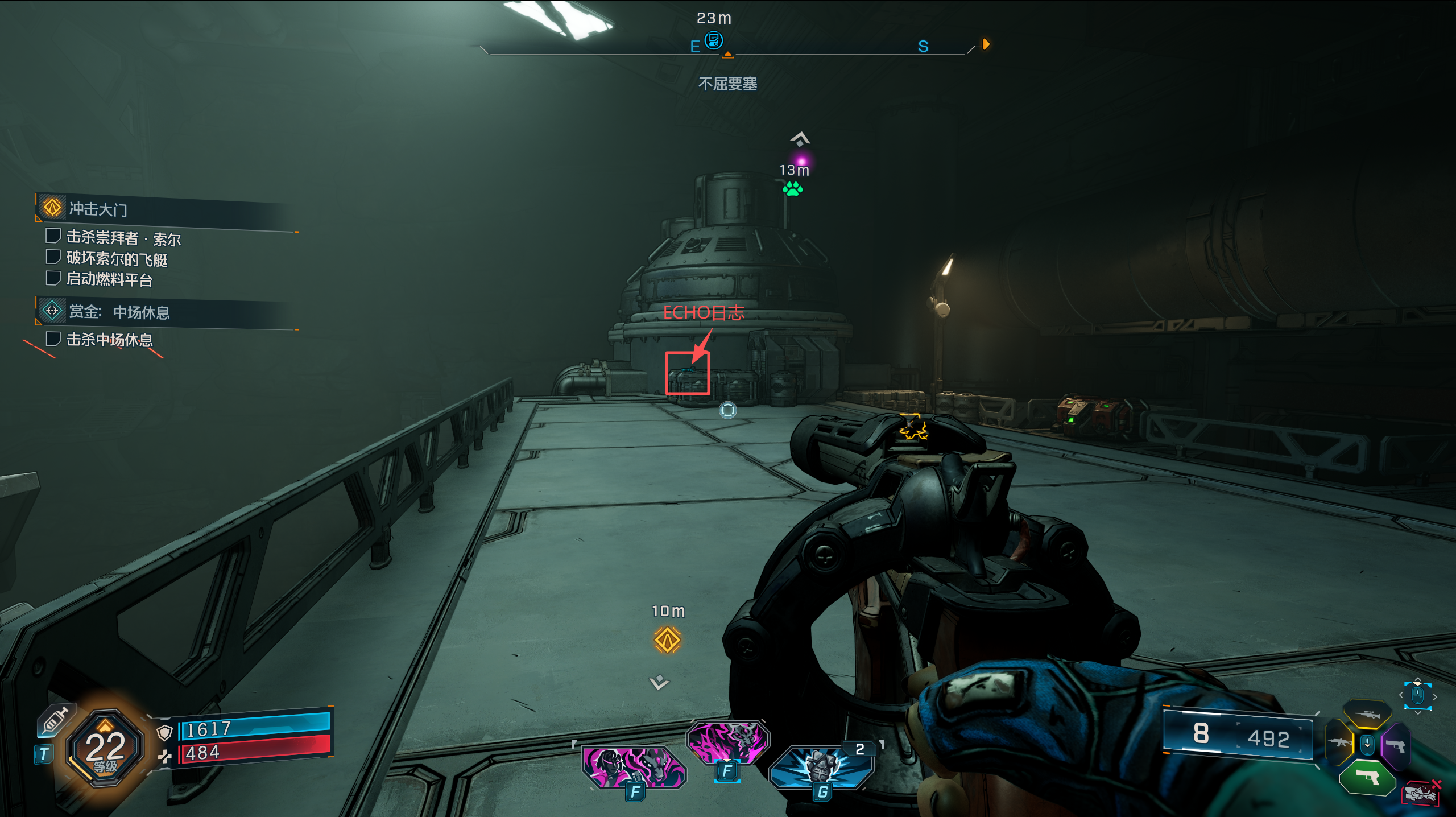1456x817 pixels.
Task: Select the green paw print waypoint marker
Action: [792, 189]
